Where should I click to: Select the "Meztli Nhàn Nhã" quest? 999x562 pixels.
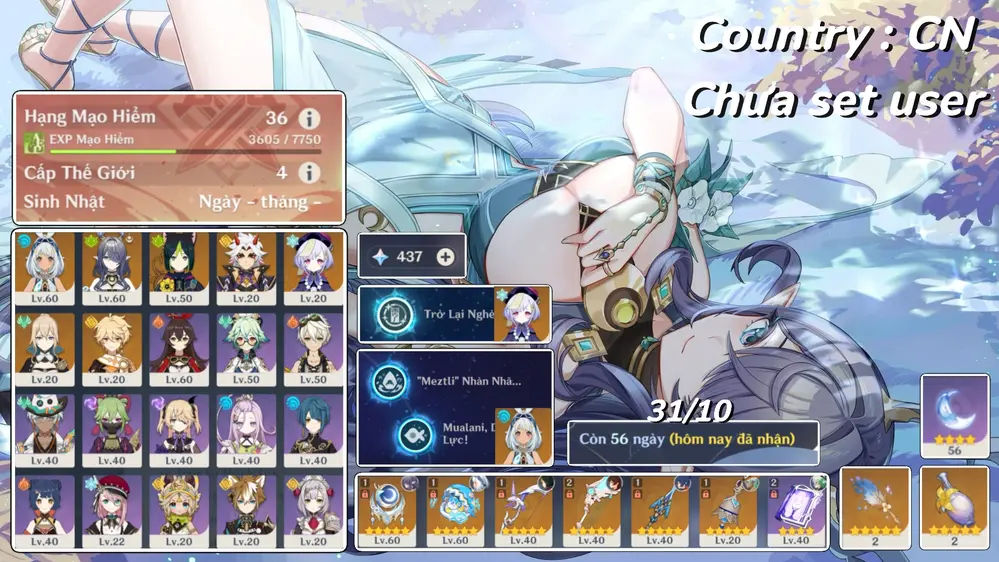pyautogui.click(x=454, y=380)
